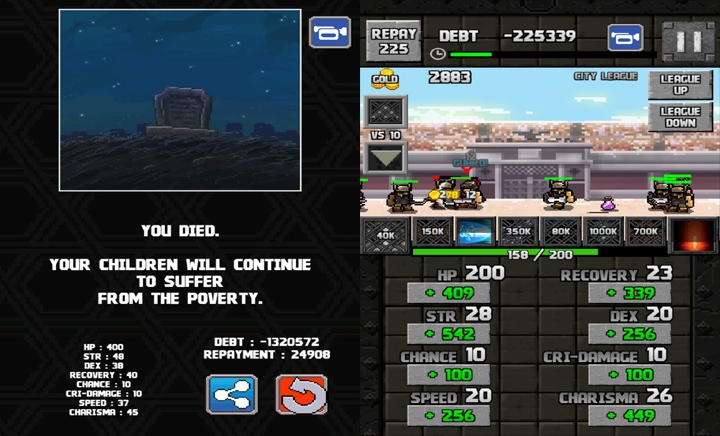Open the glowing red door icon
720x436 pixels.
tap(692, 235)
